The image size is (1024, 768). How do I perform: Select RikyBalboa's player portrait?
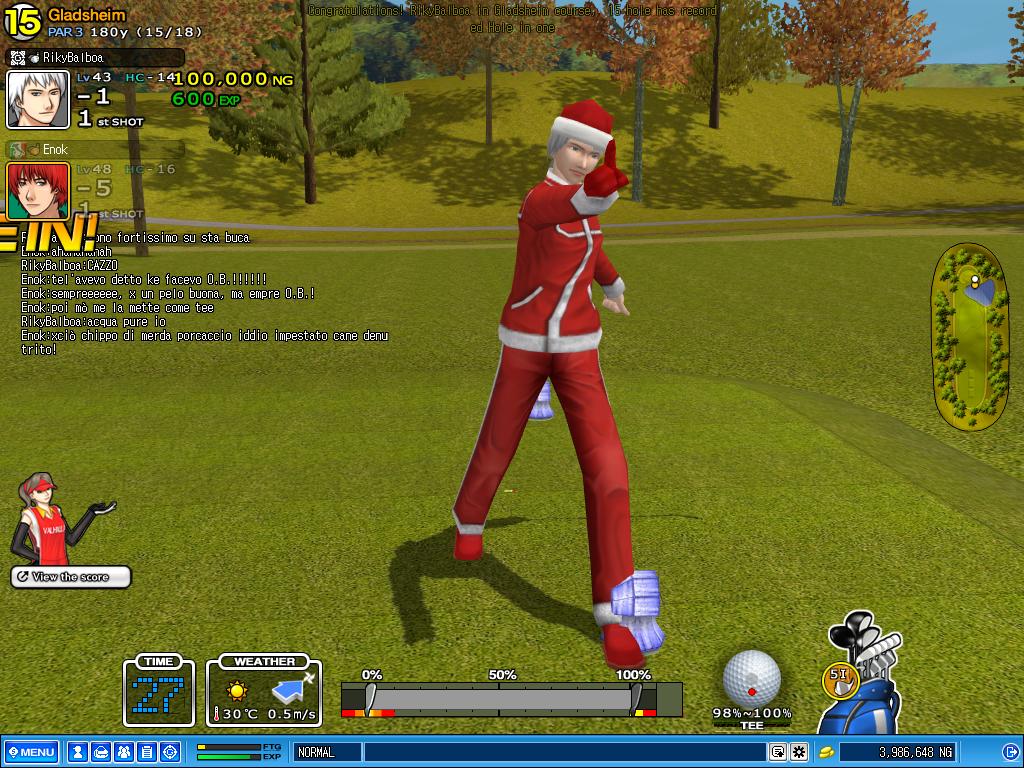click(x=38, y=100)
